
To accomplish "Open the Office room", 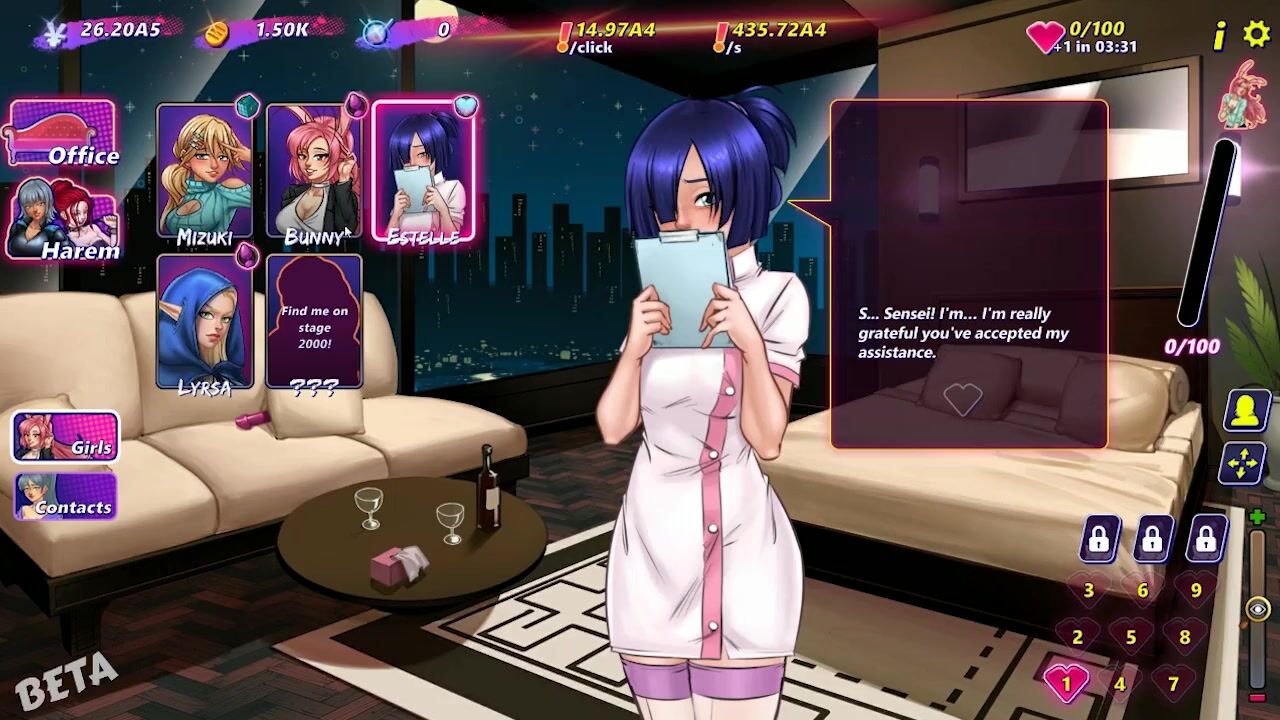I will coord(62,135).
